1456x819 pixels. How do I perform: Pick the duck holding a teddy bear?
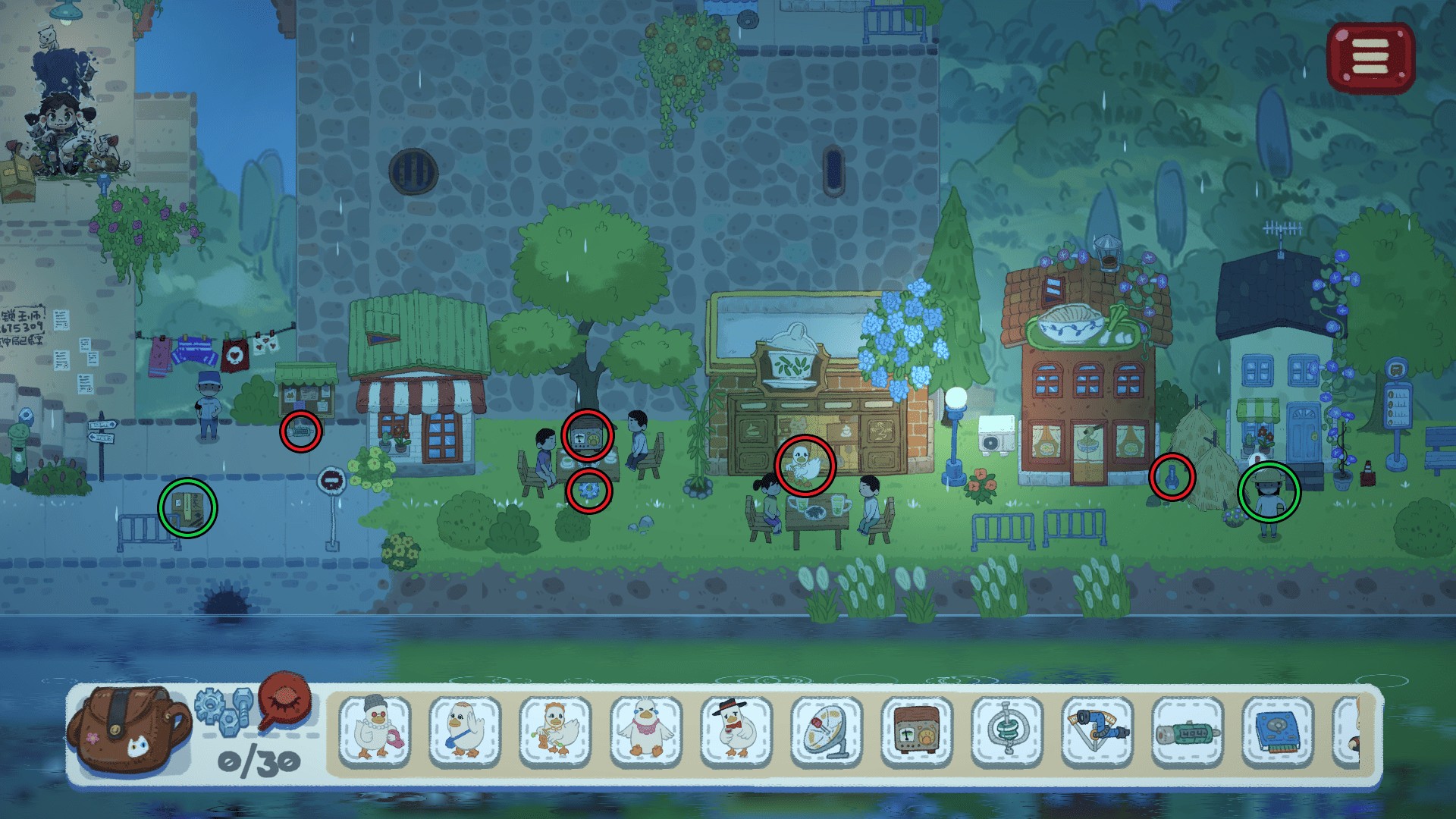(556, 731)
